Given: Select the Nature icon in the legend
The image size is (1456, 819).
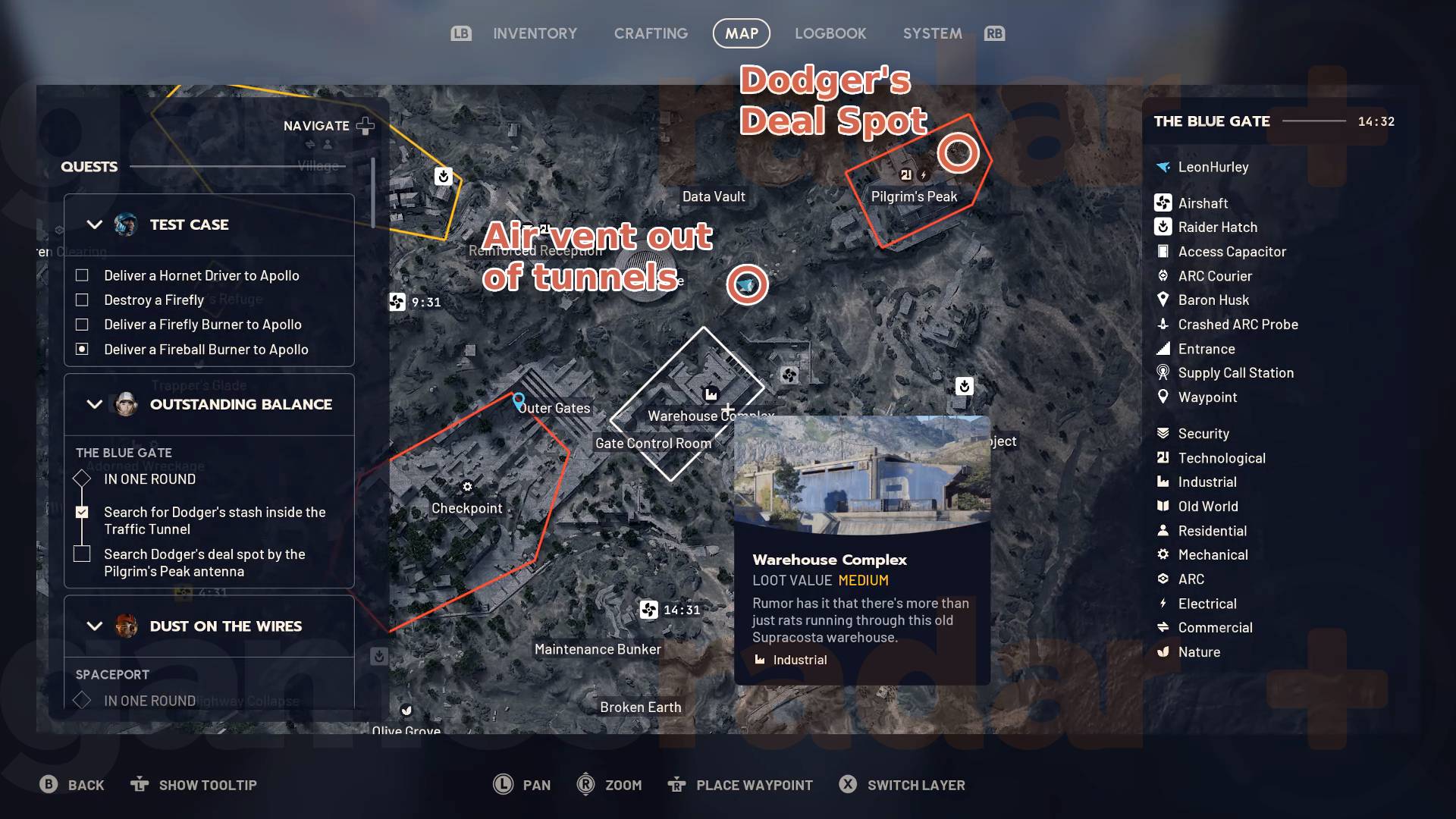Looking at the screenshot, I should click(x=1163, y=651).
